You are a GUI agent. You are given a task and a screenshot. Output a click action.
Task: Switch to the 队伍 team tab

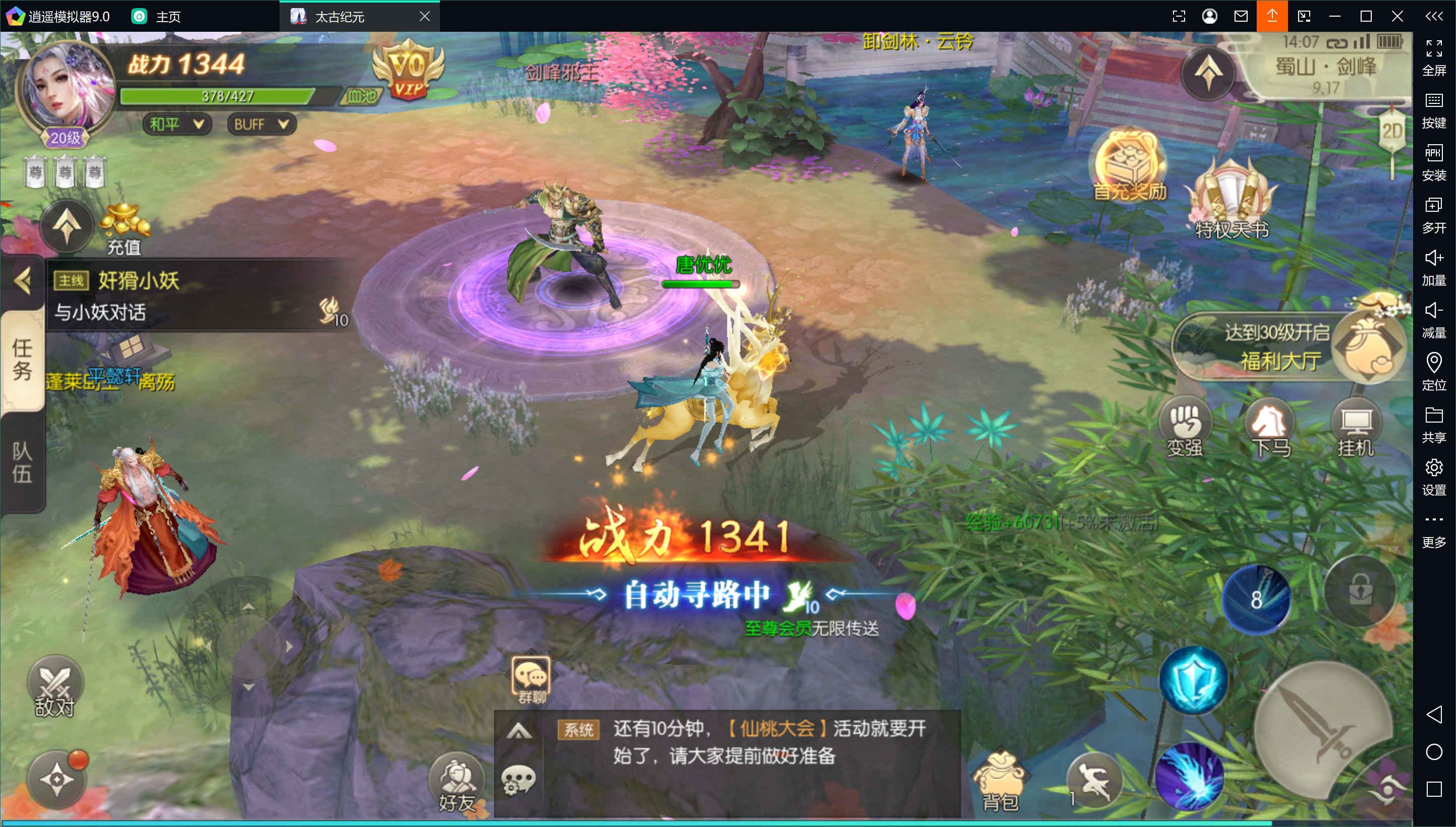point(22,462)
